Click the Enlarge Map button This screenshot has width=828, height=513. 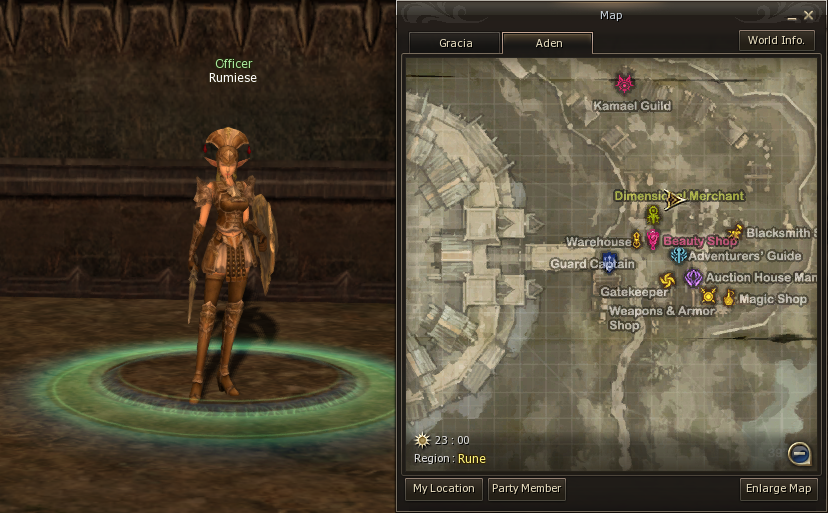[779, 489]
